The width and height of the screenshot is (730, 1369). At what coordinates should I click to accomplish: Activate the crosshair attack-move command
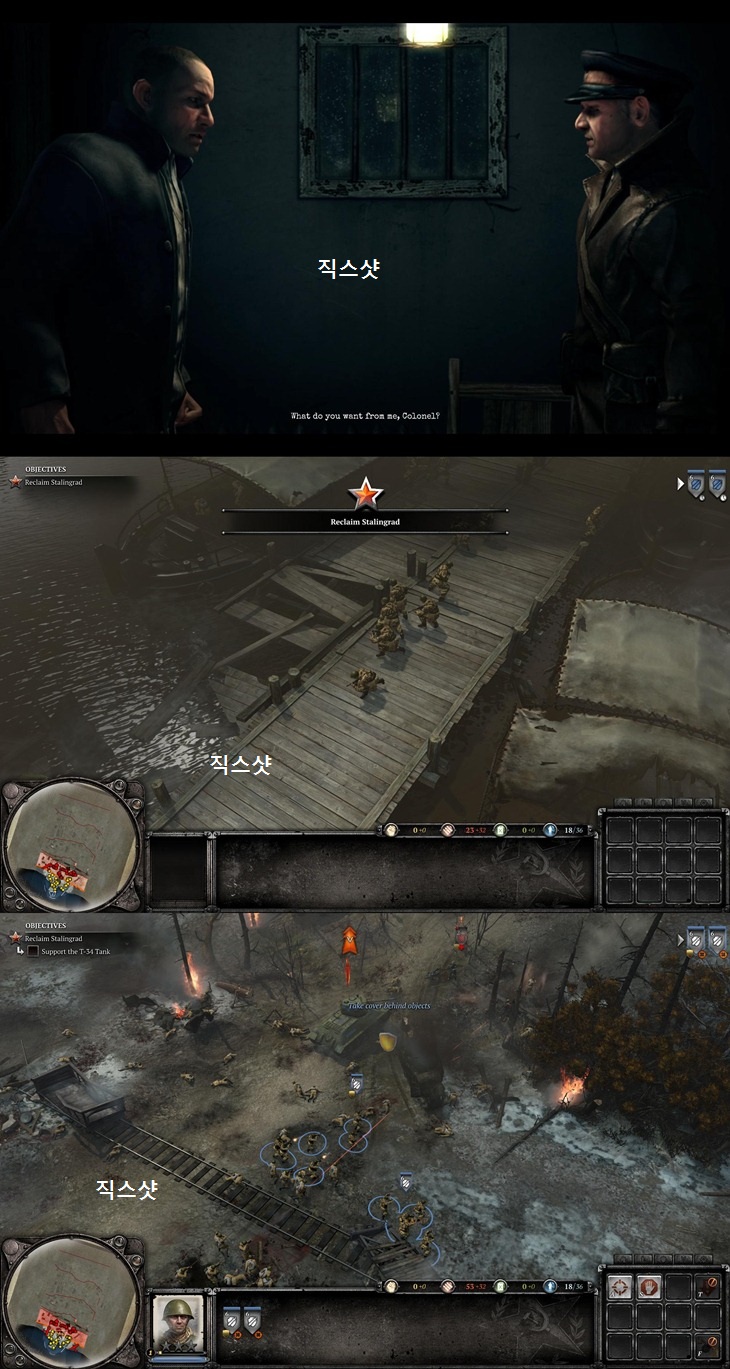click(620, 1287)
